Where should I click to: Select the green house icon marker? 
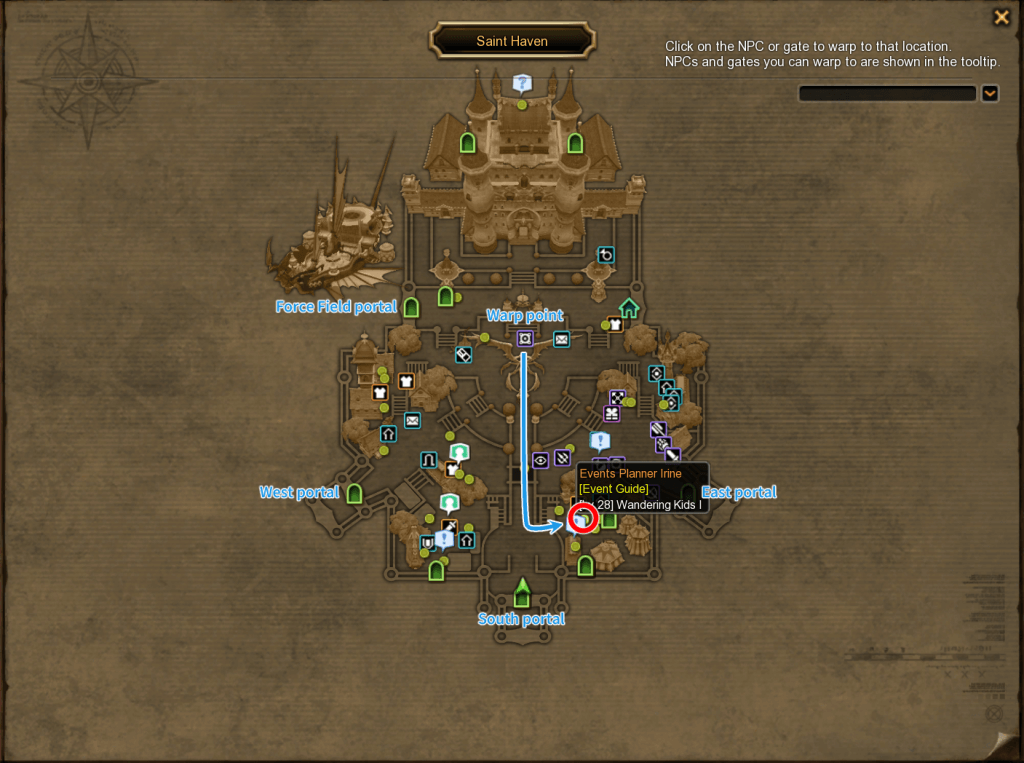pos(629,307)
